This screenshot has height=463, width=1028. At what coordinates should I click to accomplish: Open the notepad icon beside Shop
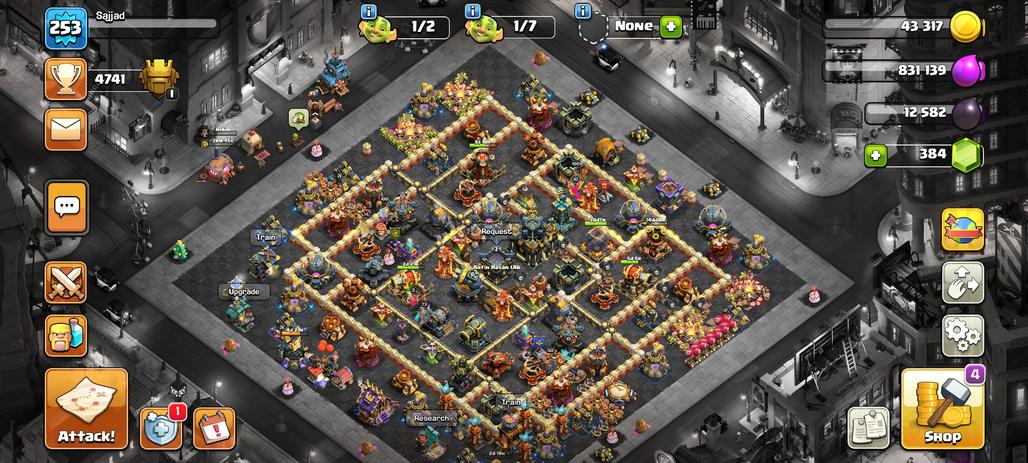(x=868, y=427)
